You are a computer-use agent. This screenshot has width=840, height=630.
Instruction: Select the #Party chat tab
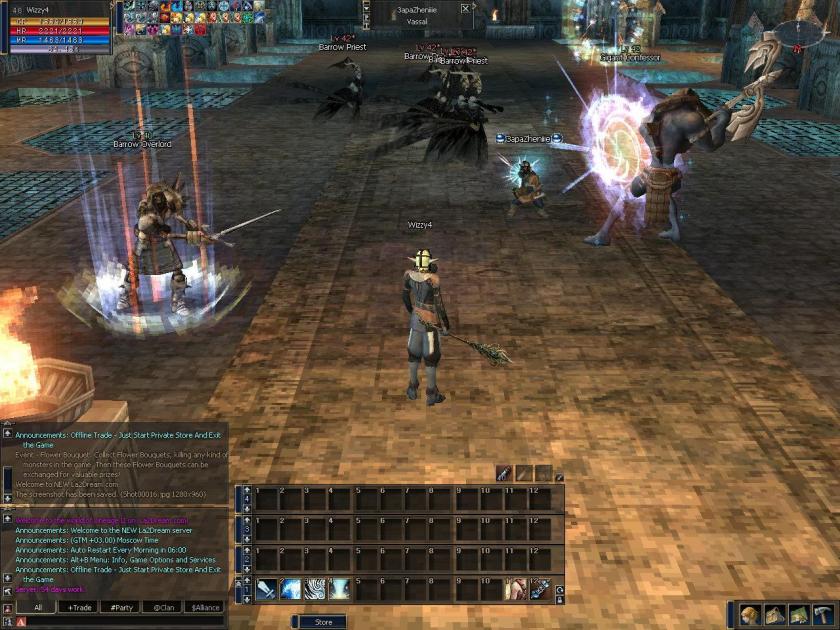click(122, 607)
